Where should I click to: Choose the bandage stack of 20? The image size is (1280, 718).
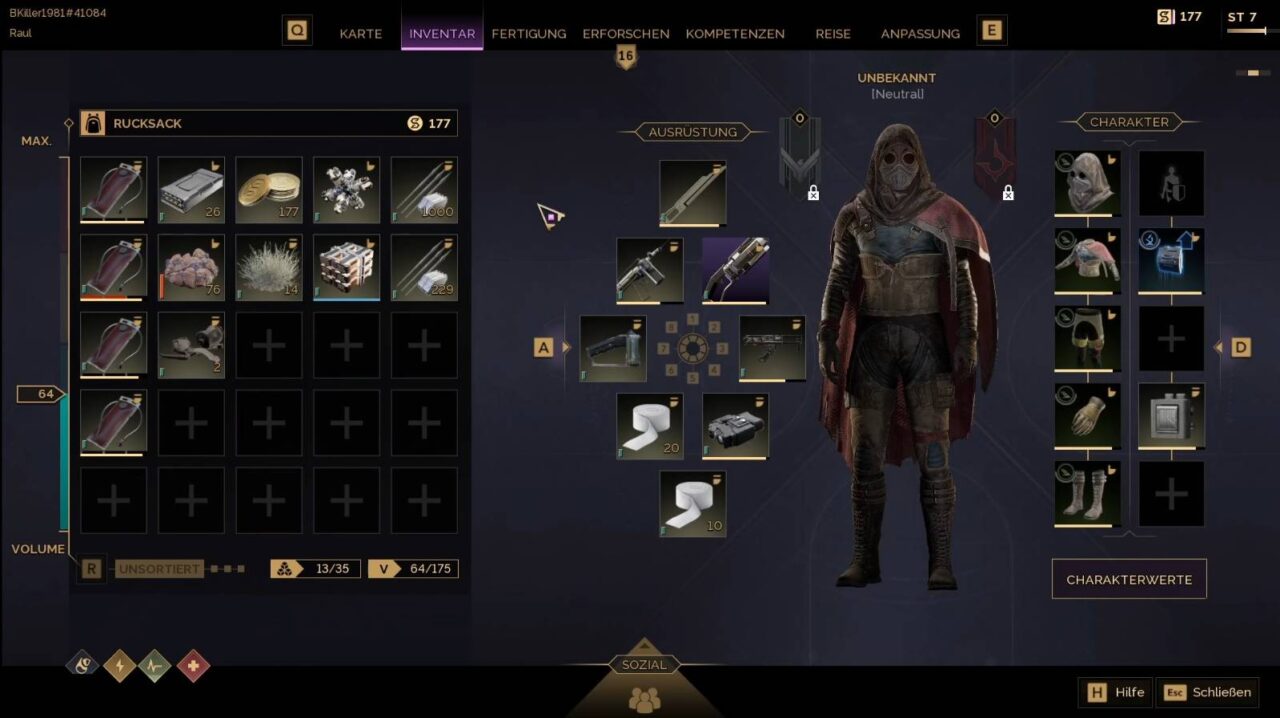point(650,426)
